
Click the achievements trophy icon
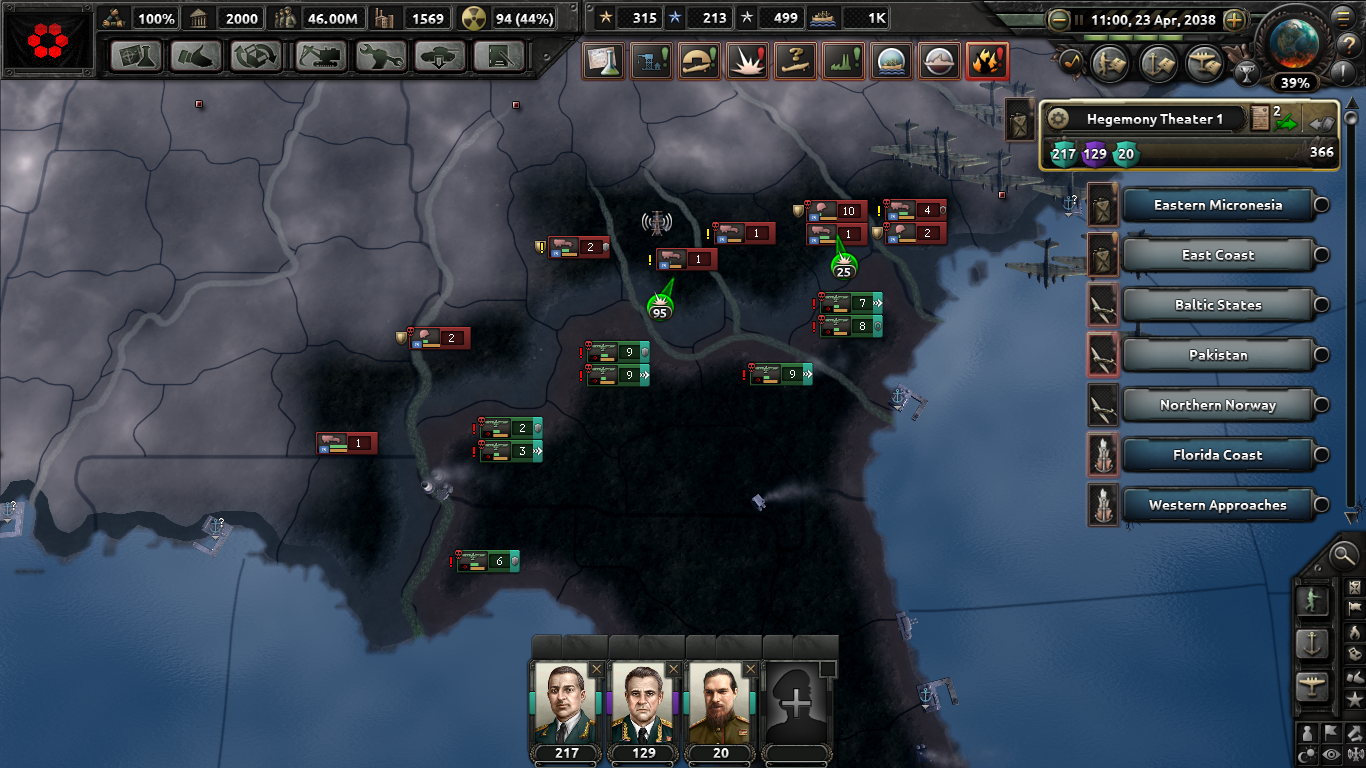pyautogui.click(x=1248, y=73)
